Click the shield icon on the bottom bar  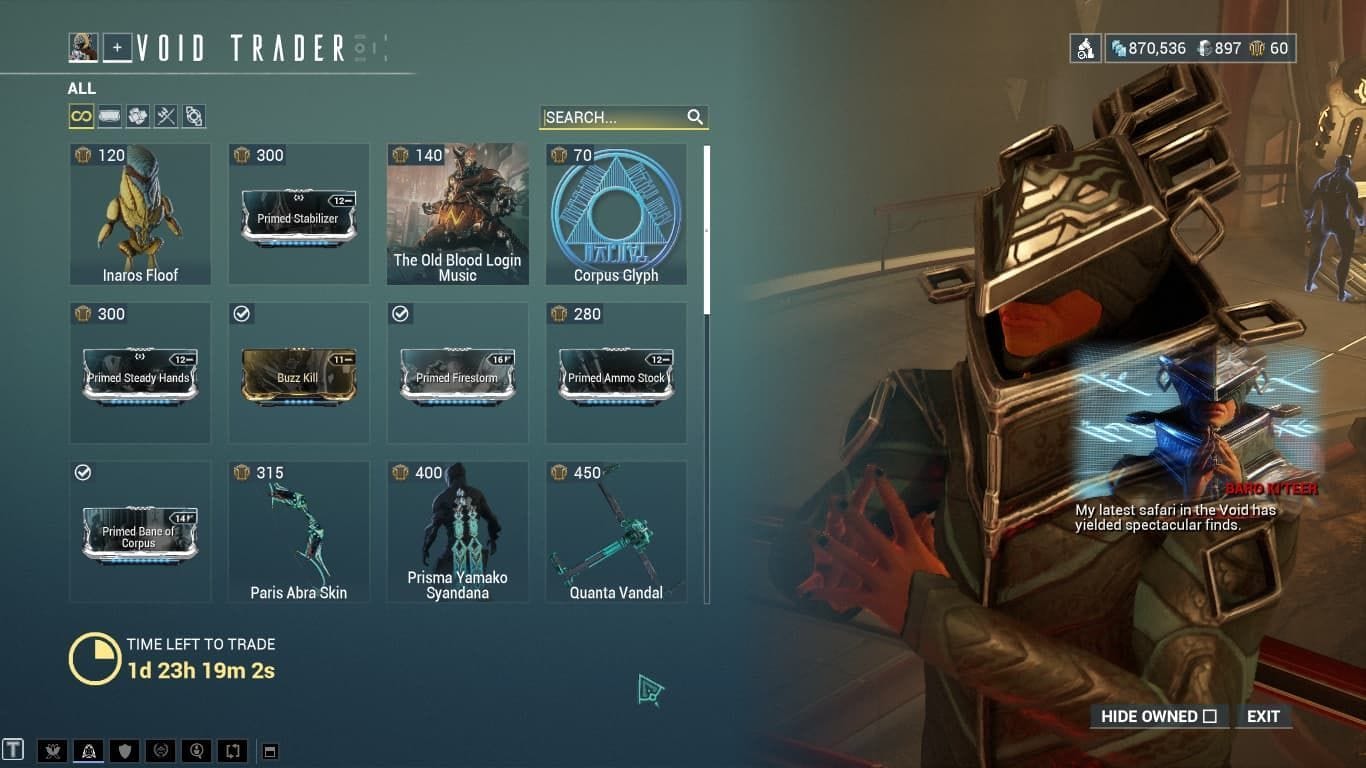(125, 750)
